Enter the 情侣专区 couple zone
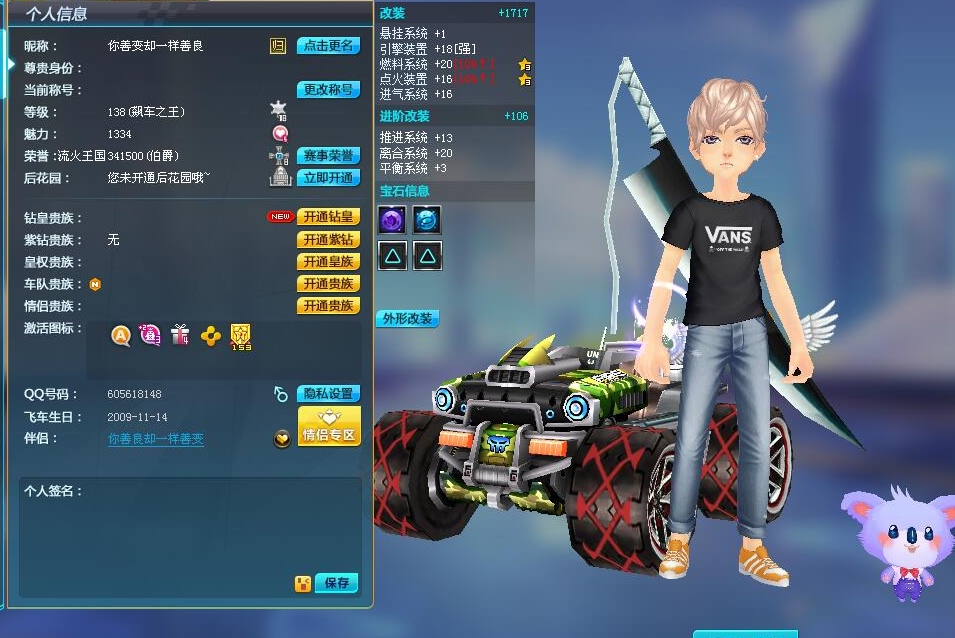The height and width of the screenshot is (638, 955). [x=329, y=425]
